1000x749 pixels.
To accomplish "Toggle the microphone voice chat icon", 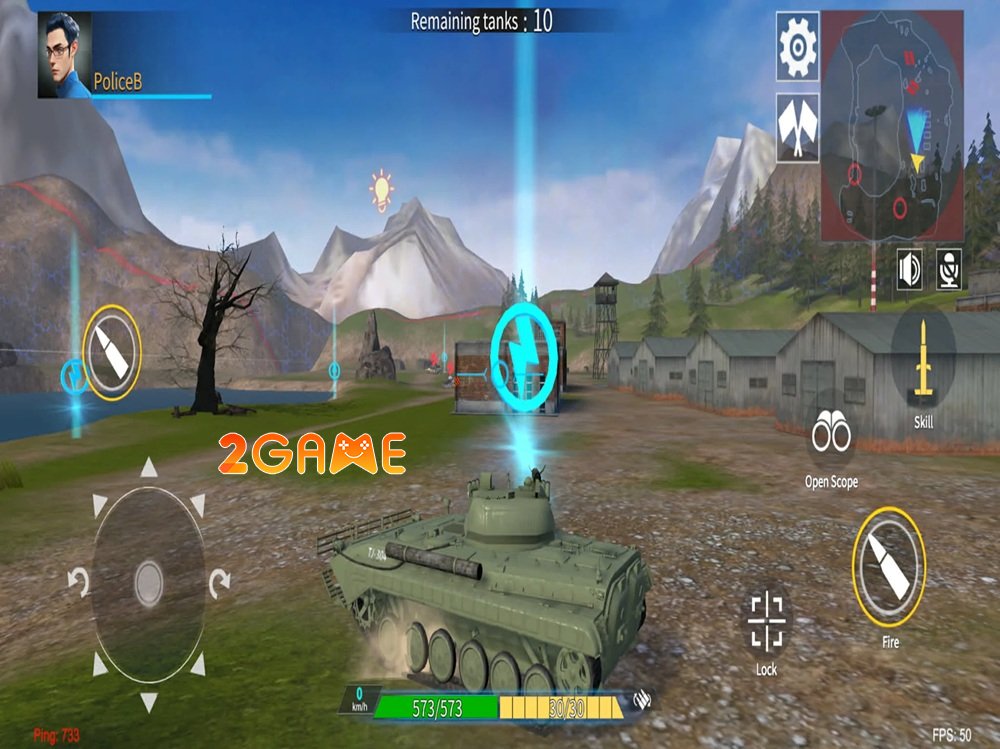I will [x=948, y=268].
